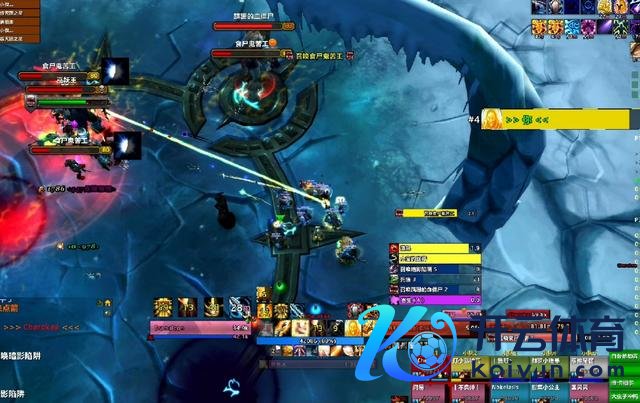This screenshot has width=640, height=403.
Task: Target the 巫妖王 enemy nameplate
Action: click(67, 88)
